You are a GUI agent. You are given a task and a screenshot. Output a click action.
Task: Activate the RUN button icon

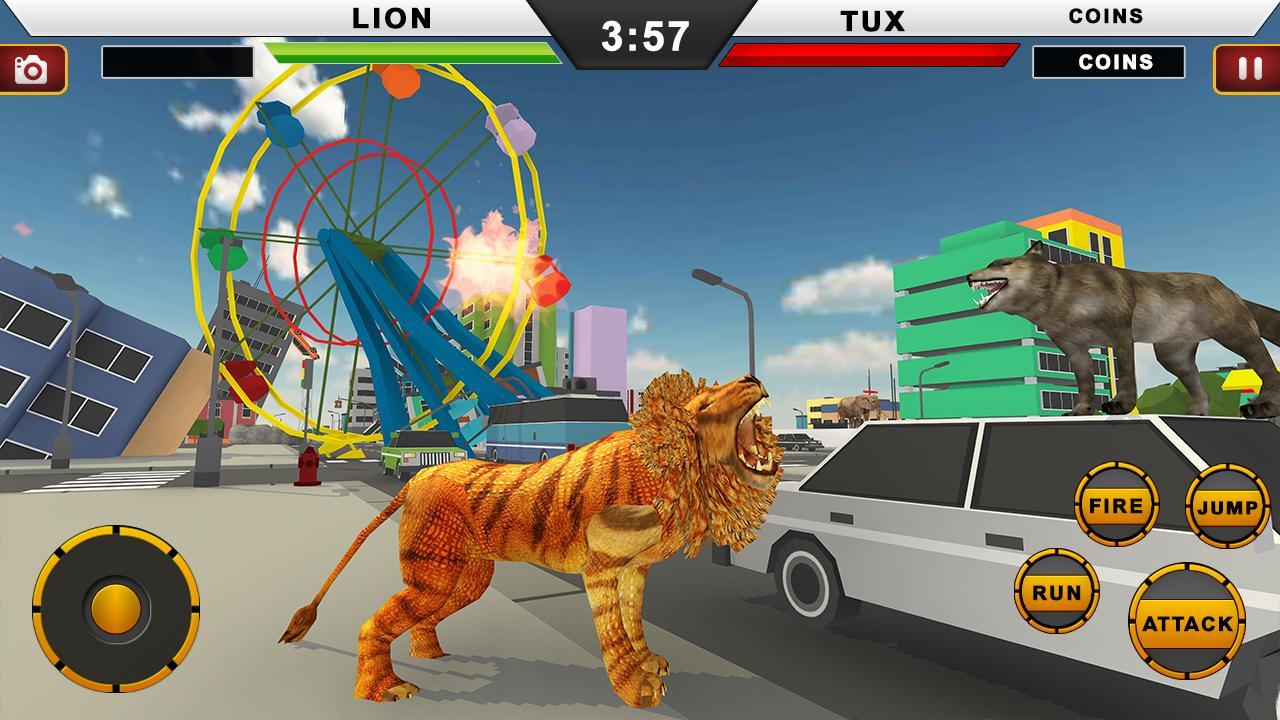click(x=1055, y=592)
